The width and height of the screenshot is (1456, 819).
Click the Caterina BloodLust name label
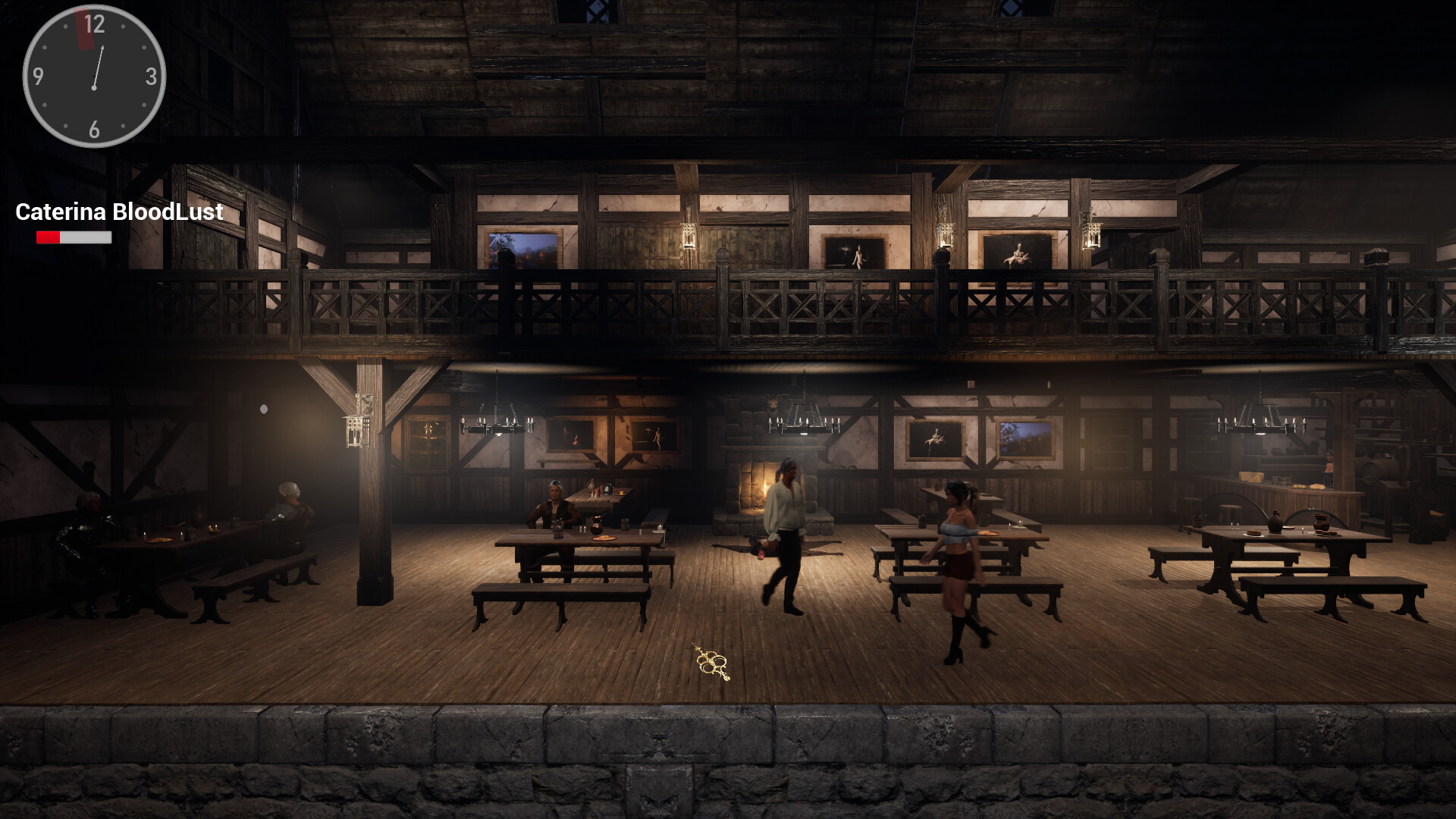click(x=118, y=212)
